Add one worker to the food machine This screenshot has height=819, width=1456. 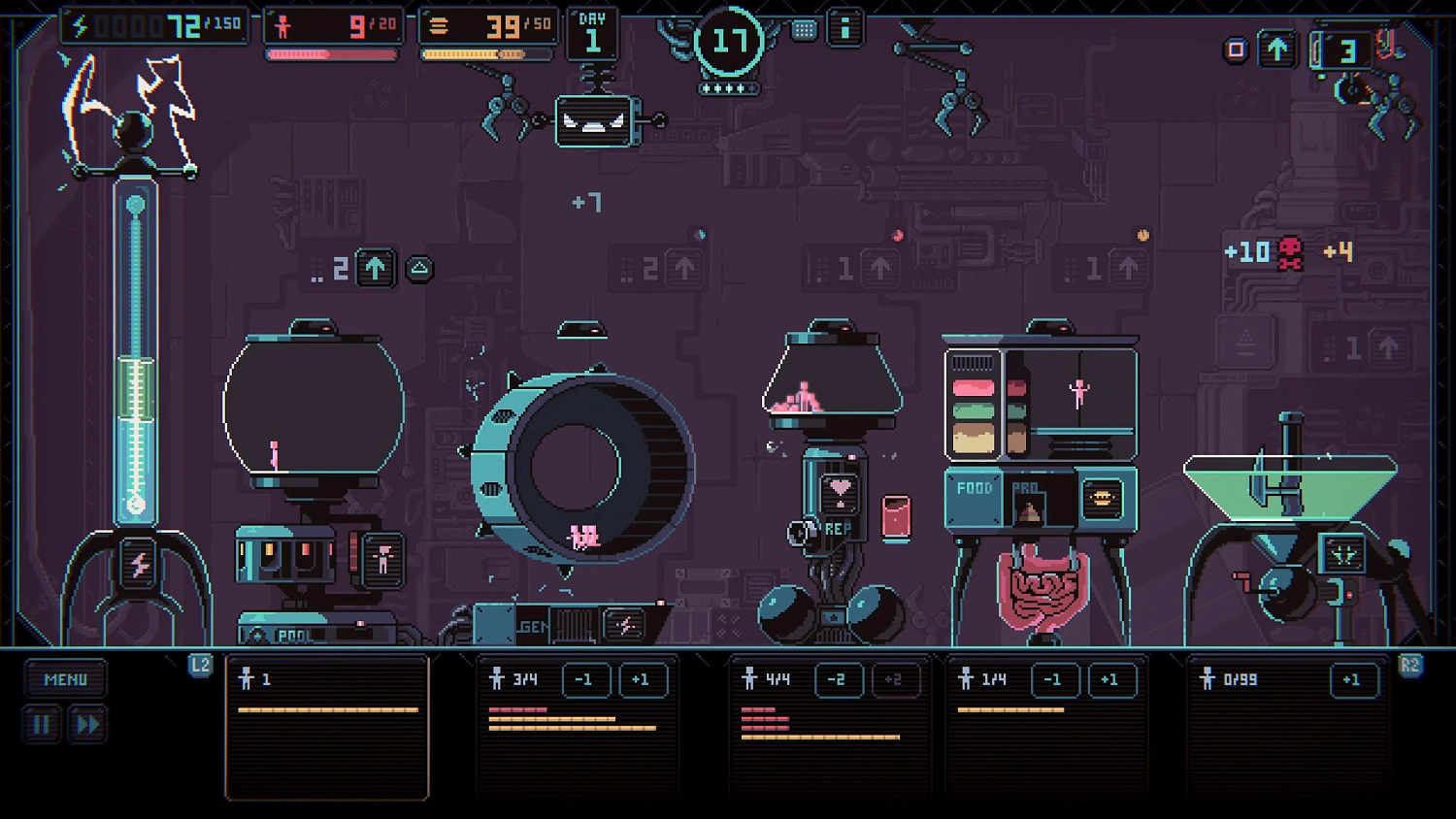coord(1109,680)
